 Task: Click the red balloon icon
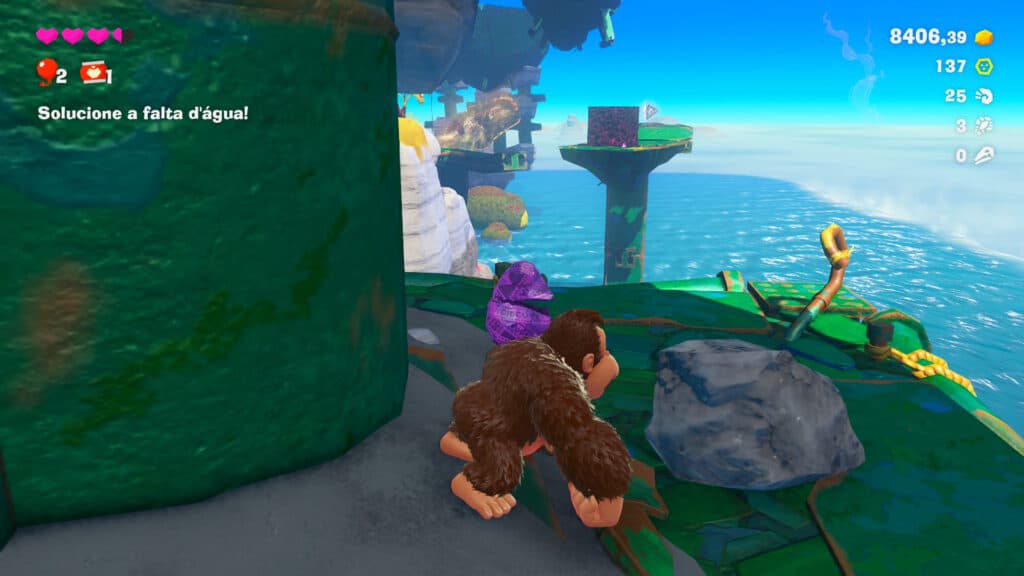coord(46,71)
